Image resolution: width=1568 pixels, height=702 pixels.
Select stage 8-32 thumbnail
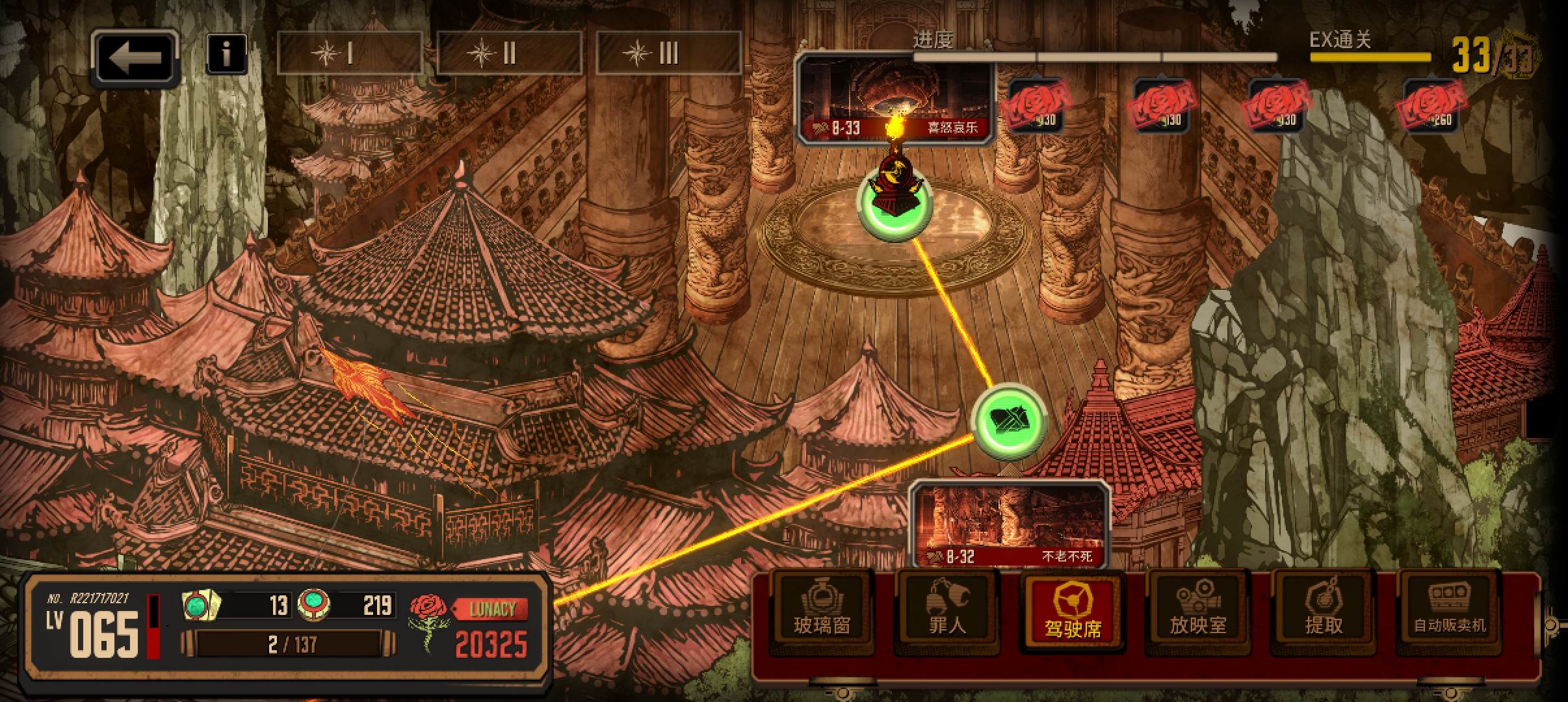[1010, 525]
